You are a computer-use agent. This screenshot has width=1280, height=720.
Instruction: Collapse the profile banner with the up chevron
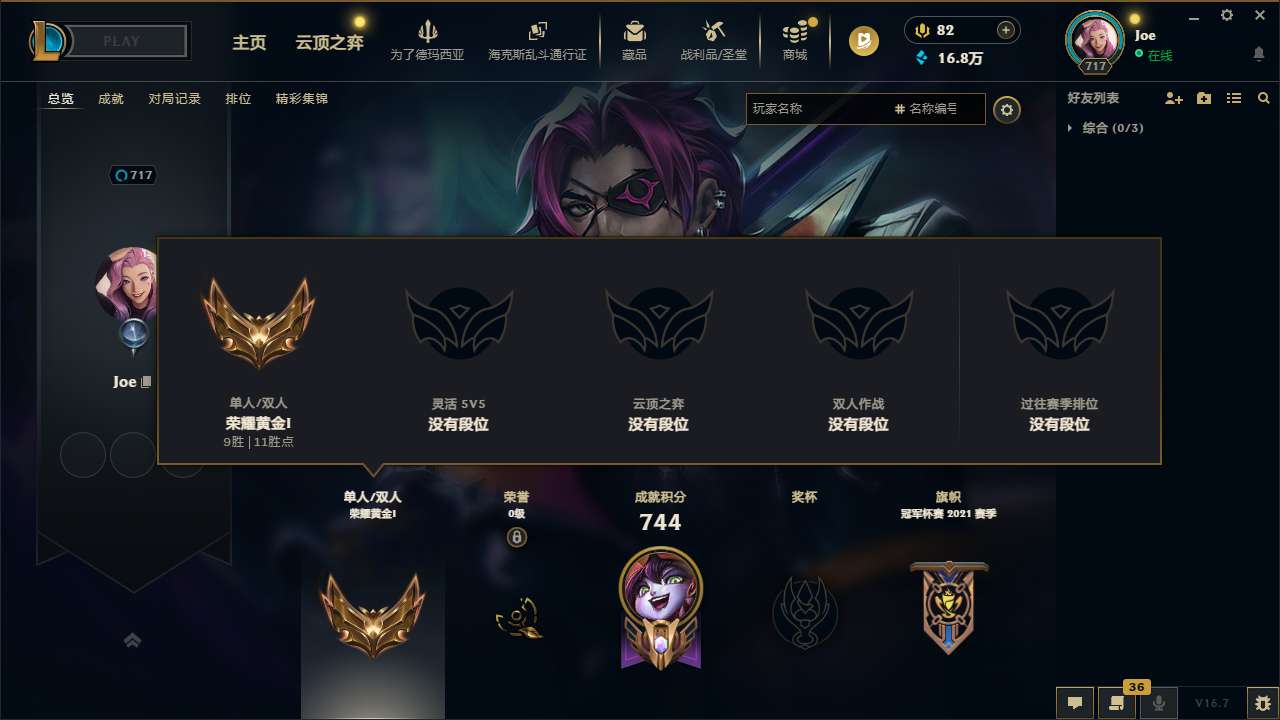(x=133, y=640)
